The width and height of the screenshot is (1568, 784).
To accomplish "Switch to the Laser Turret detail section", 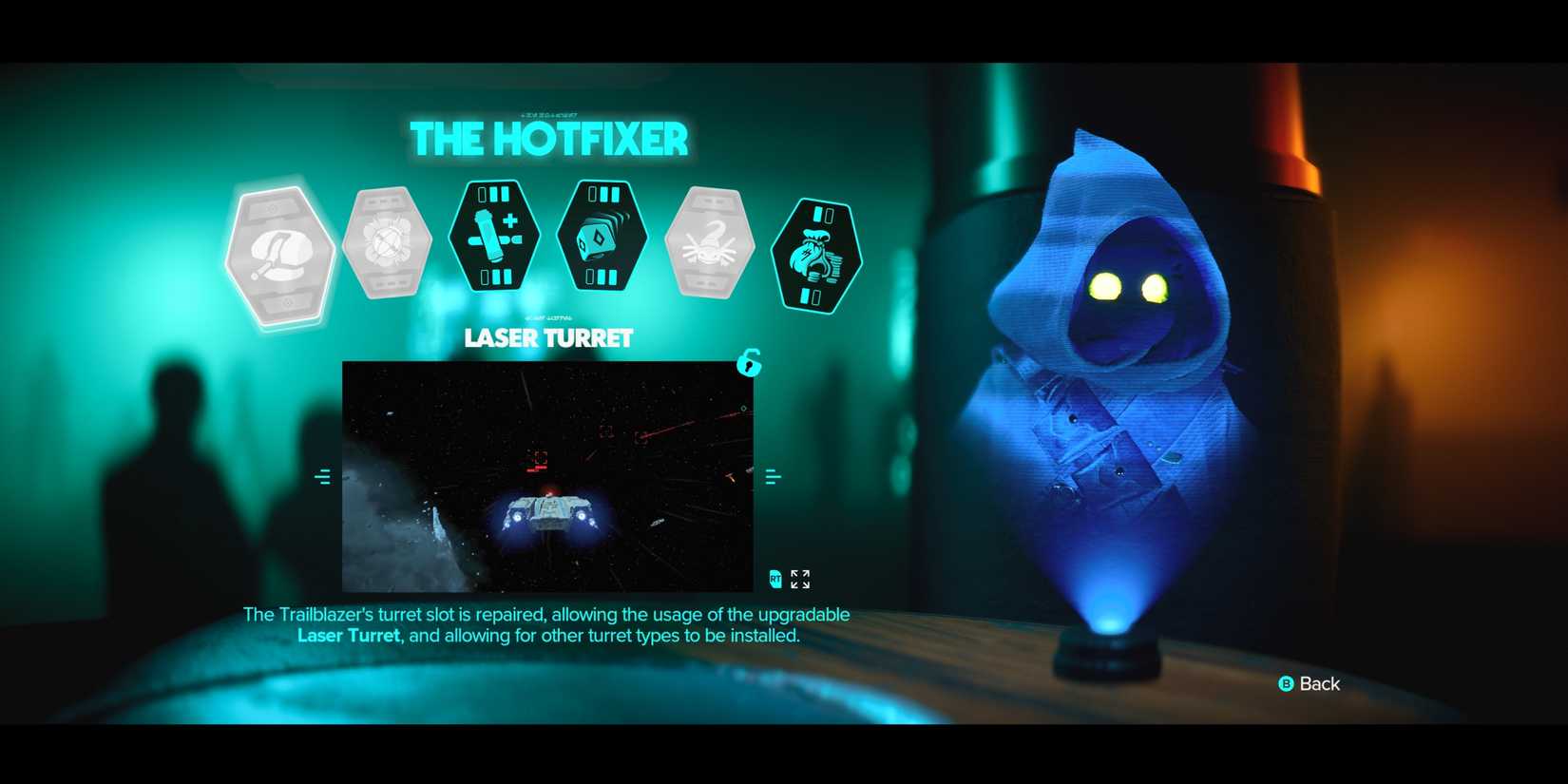I will click(x=549, y=338).
